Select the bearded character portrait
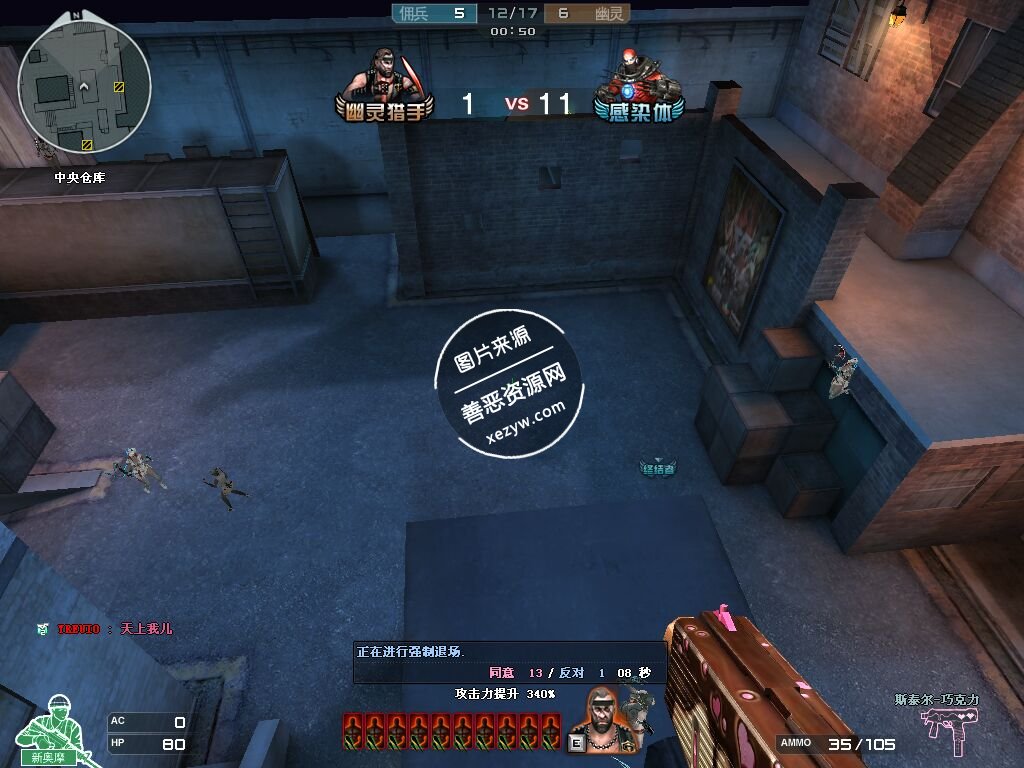This screenshot has width=1024, height=768. 600,718
